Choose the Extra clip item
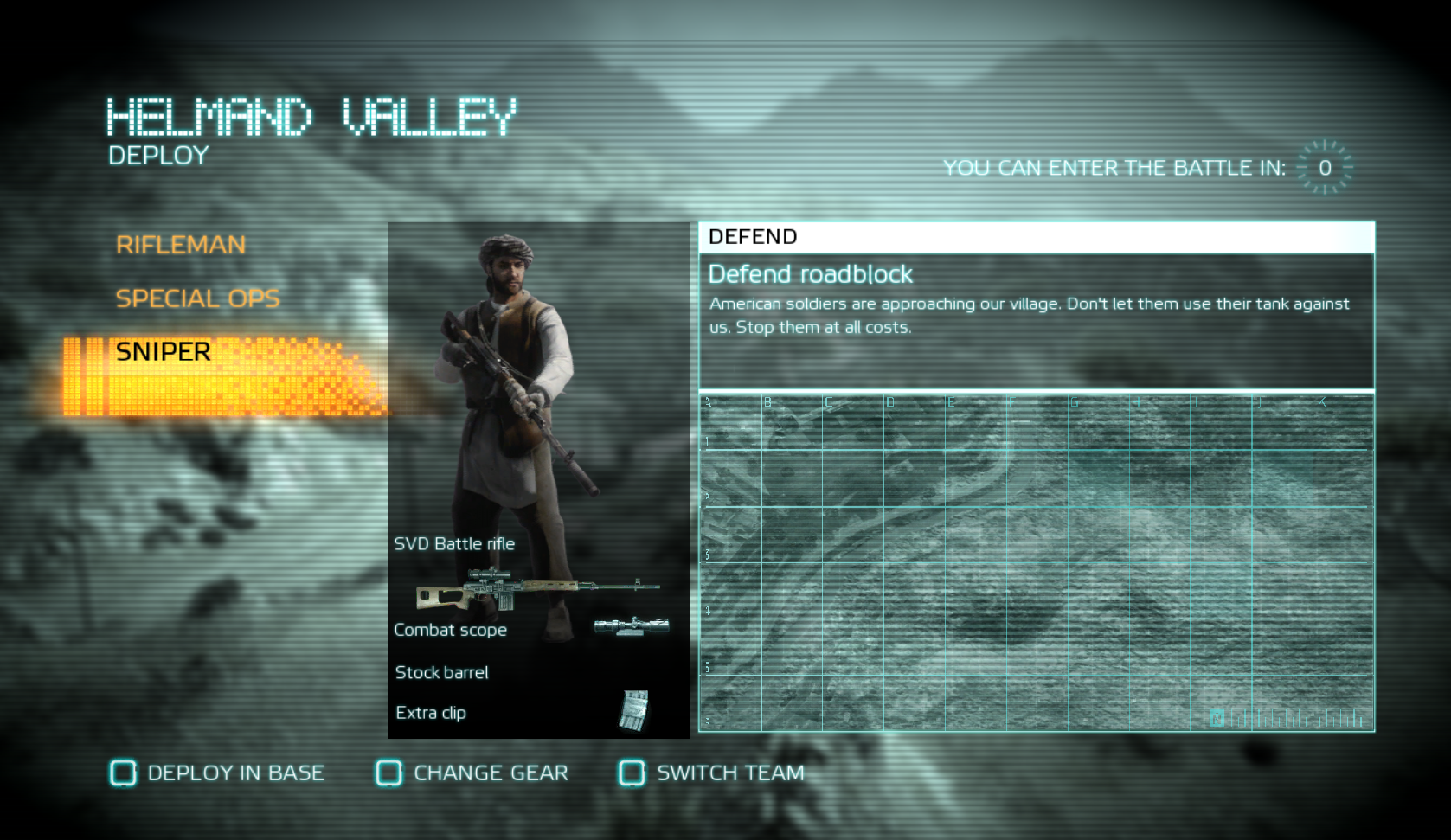The width and height of the screenshot is (1451, 840). tap(431, 713)
